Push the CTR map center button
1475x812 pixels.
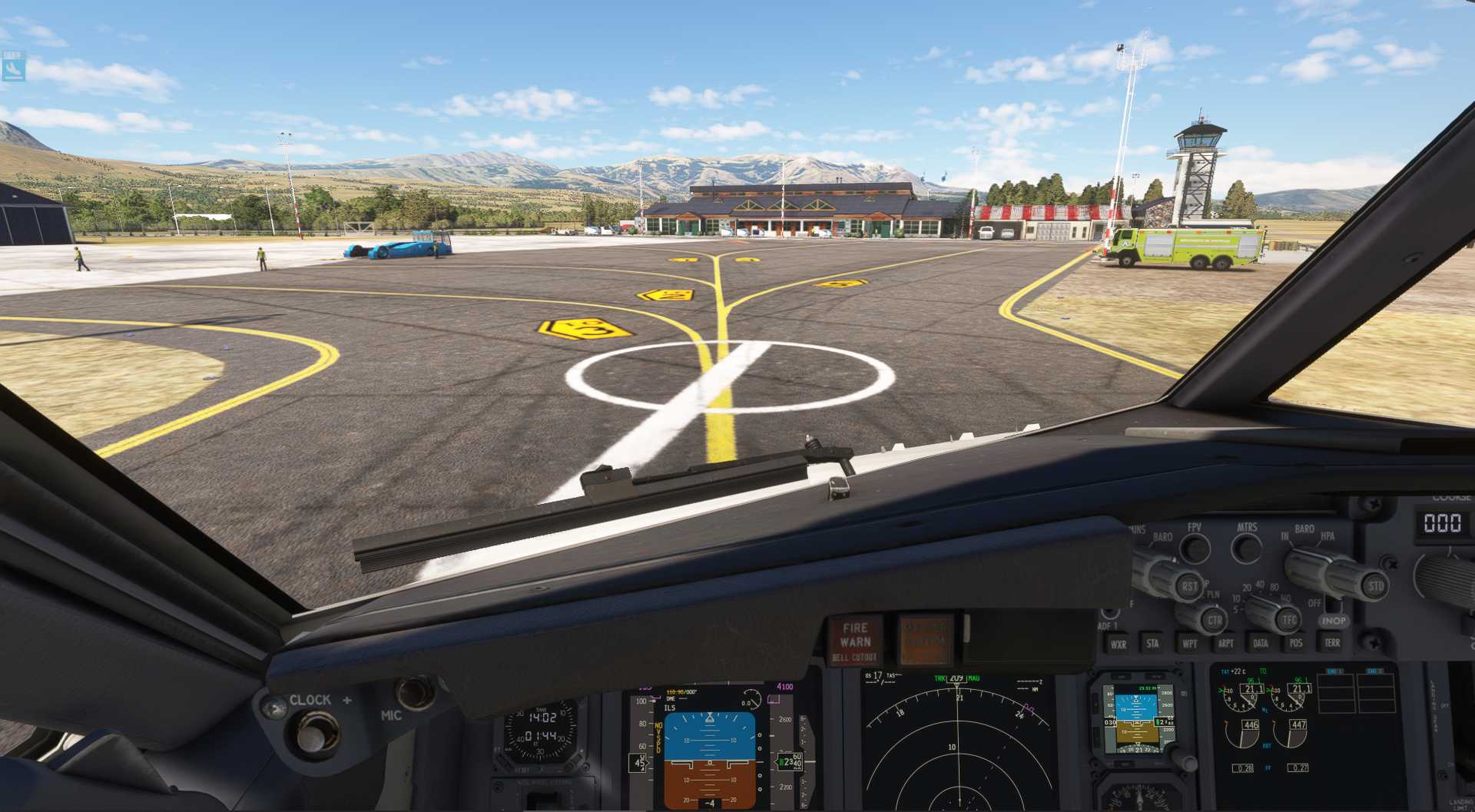tap(1215, 620)
